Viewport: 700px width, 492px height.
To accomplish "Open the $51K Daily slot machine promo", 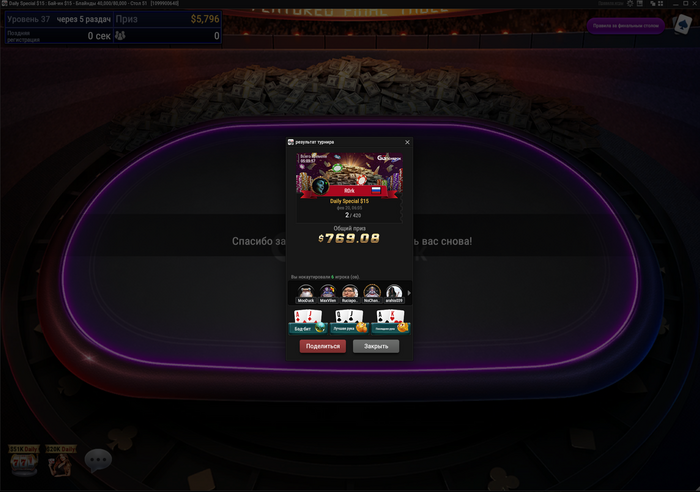I will [22, 461].
